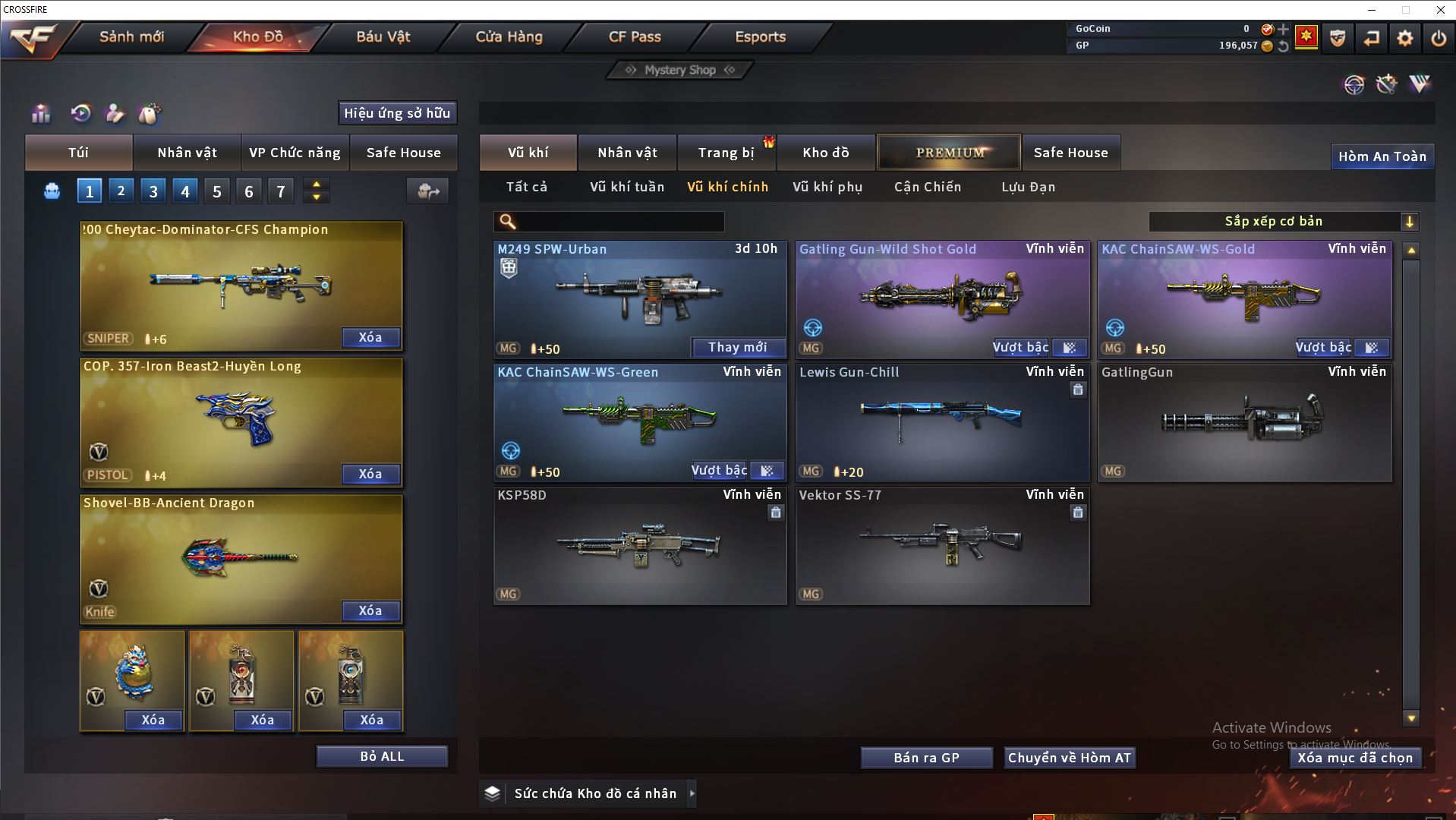
Task: Select bag loadout number 3
Action: pyautogui.click(x=153, y=191)
